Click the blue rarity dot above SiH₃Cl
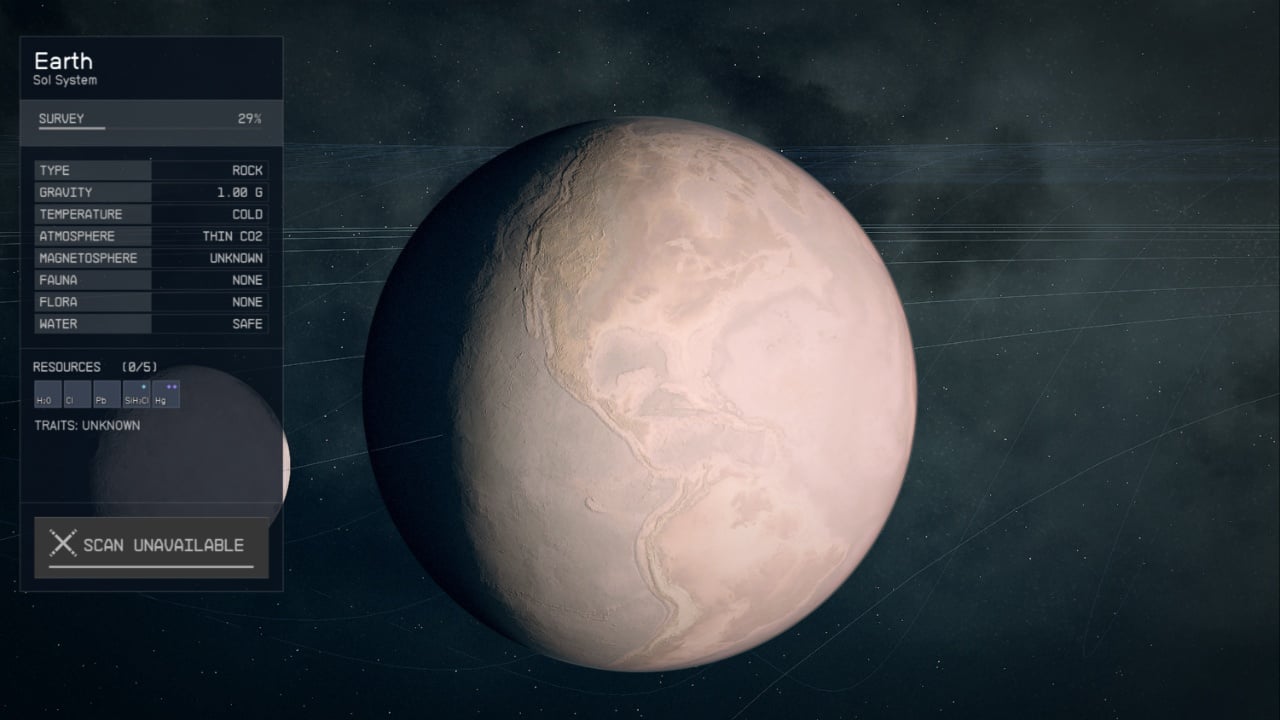This screenshot has width=1280, height=720. tap(143, 385)
